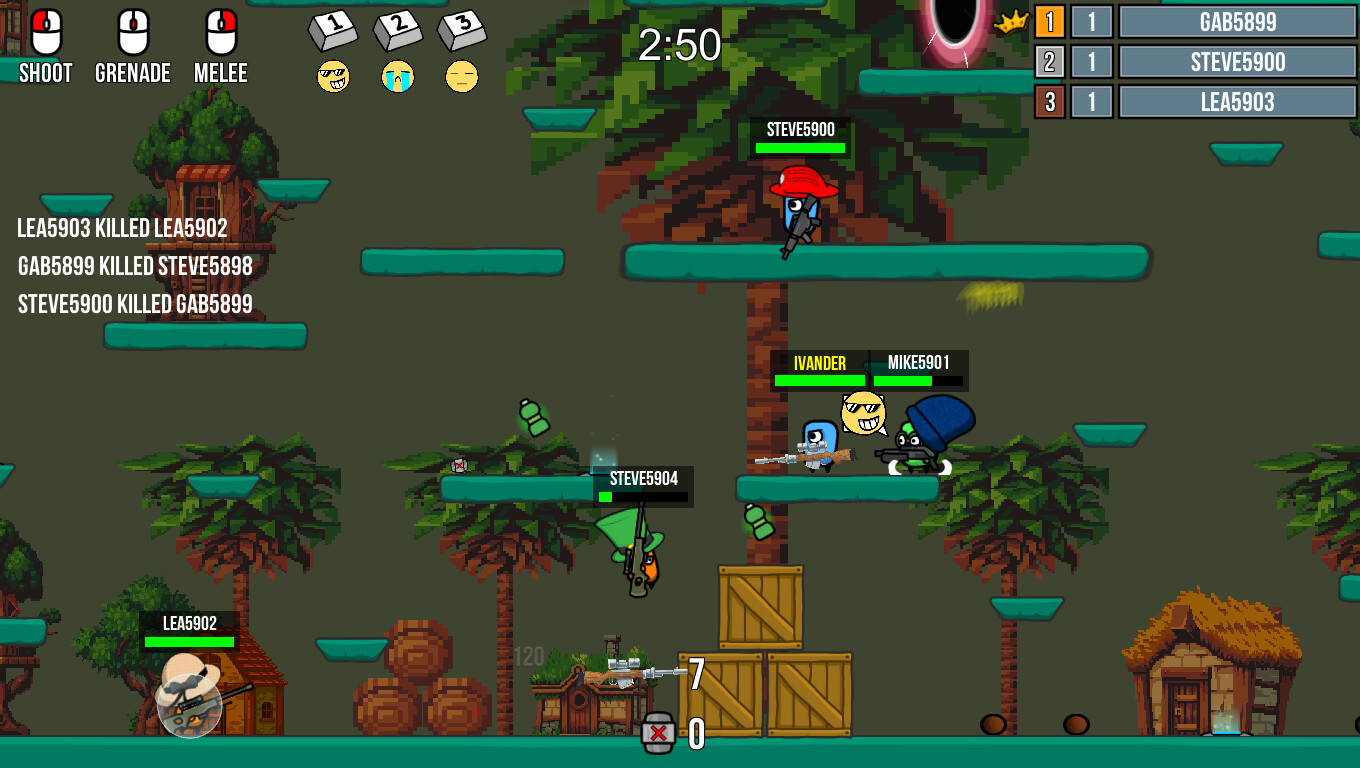Select GAB5899 on the leaderboard
Viewport: 1360px width, 768px height.
pos(1236,22)
